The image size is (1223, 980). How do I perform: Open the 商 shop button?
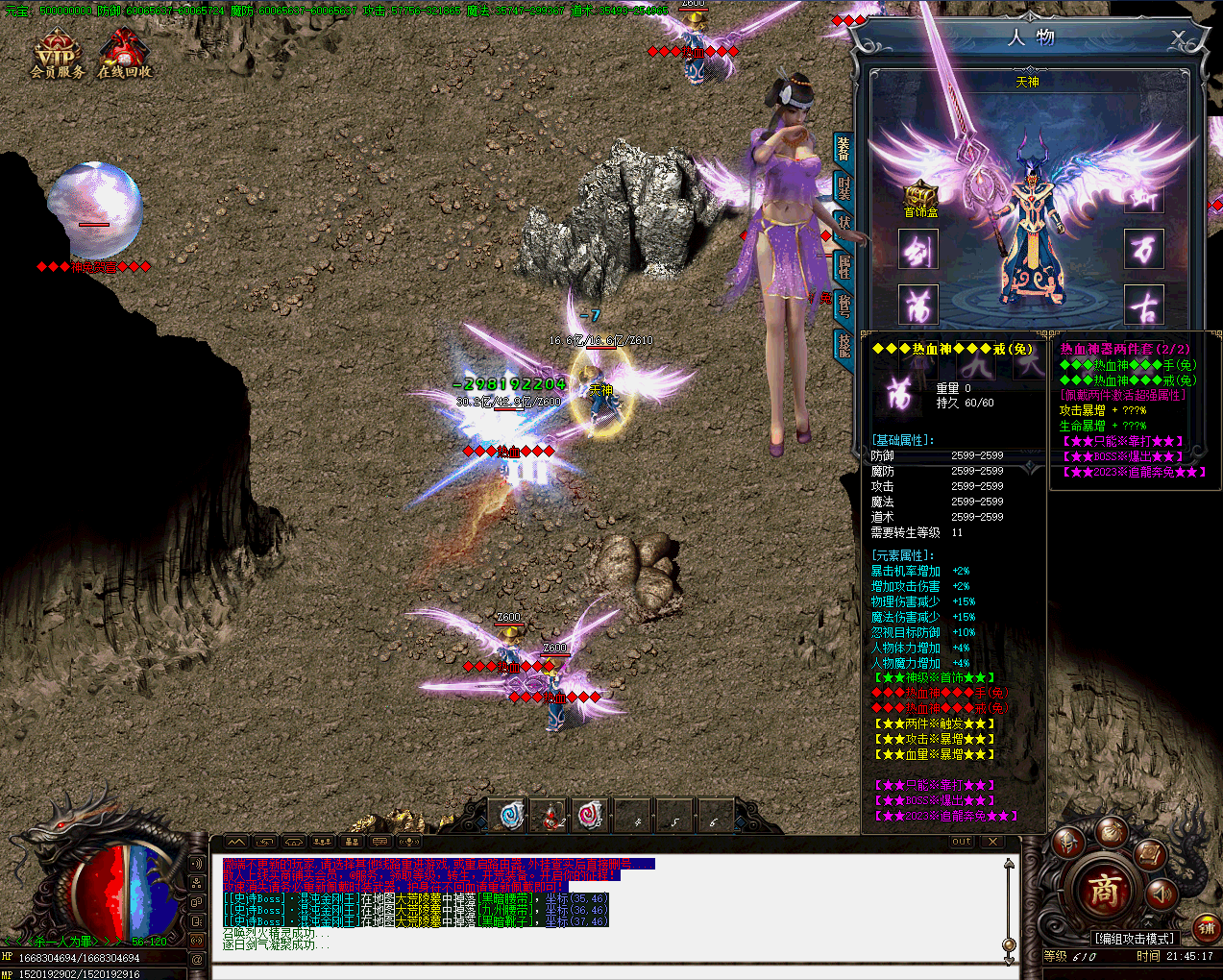point(1104,890)
